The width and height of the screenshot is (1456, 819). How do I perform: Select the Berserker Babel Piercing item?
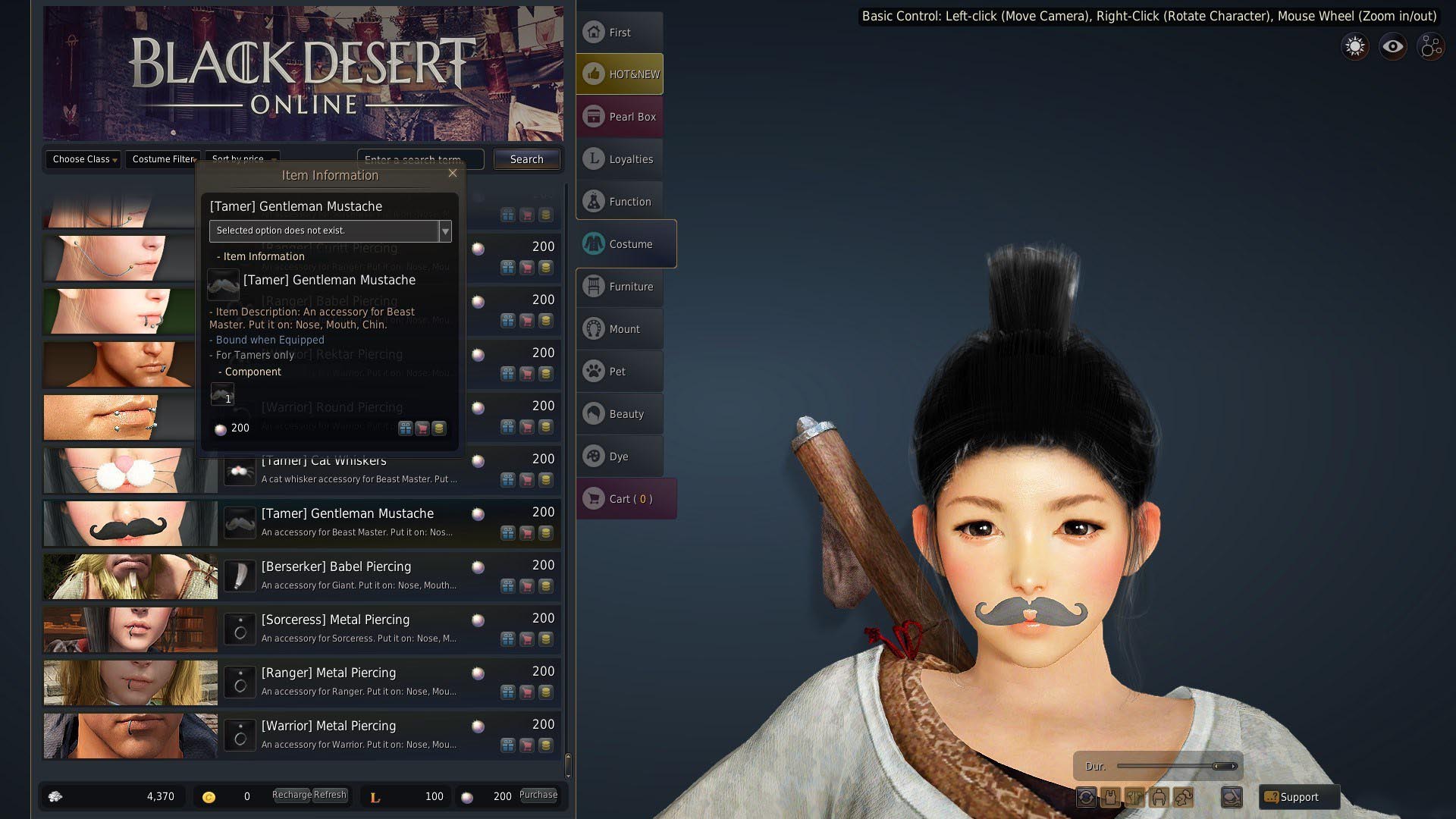point(336,567)
